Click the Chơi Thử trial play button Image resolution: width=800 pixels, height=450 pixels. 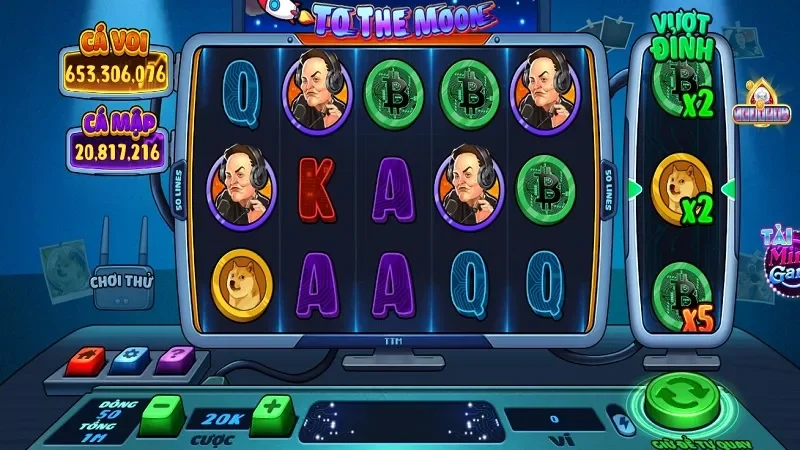point(119,282)
